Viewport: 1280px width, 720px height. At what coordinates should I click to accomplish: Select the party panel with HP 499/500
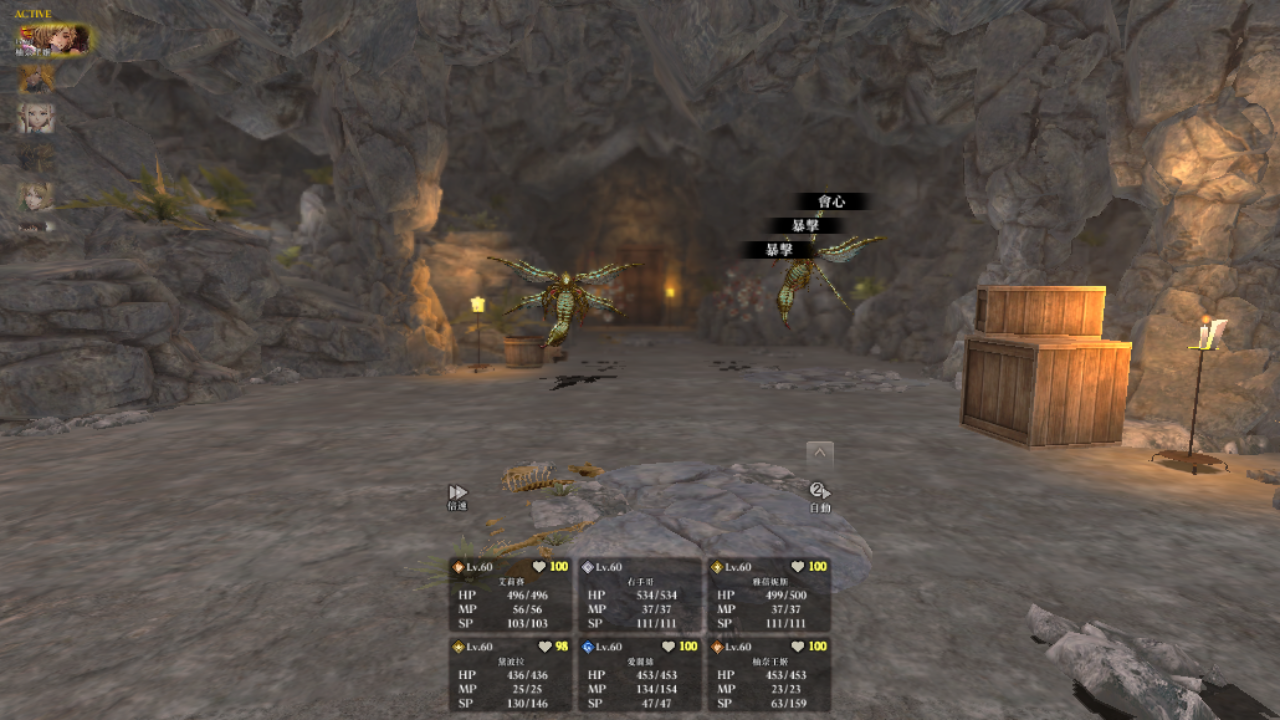point(769,594)
